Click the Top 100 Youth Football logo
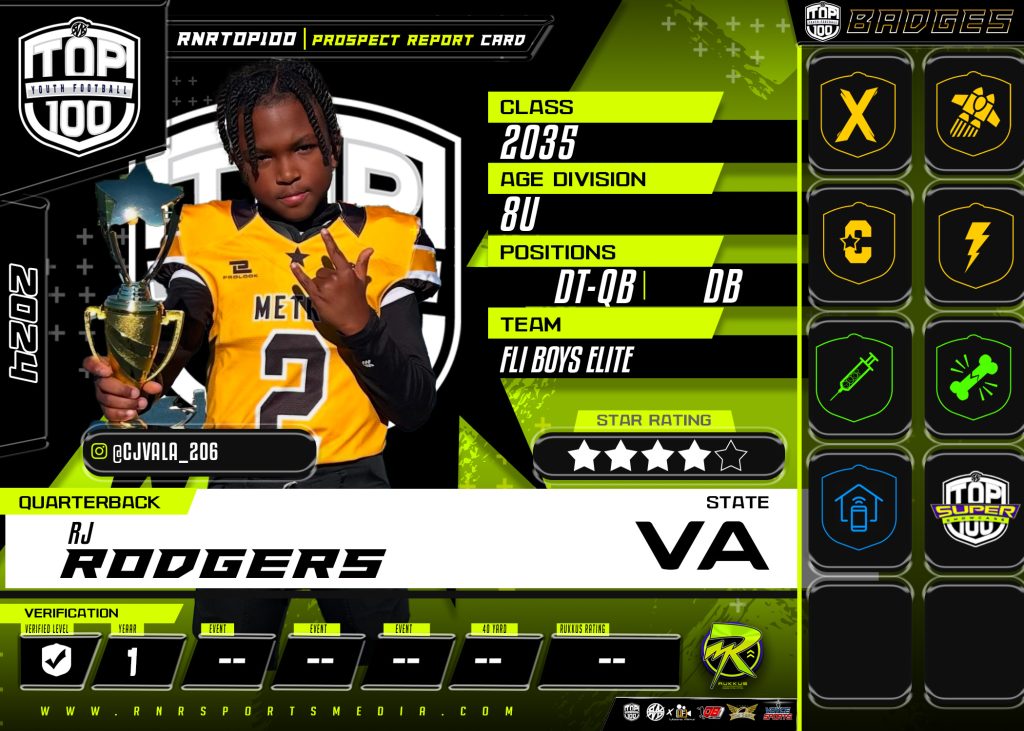The height and width of the screenshot is (731, 1024). click(79, 87)
